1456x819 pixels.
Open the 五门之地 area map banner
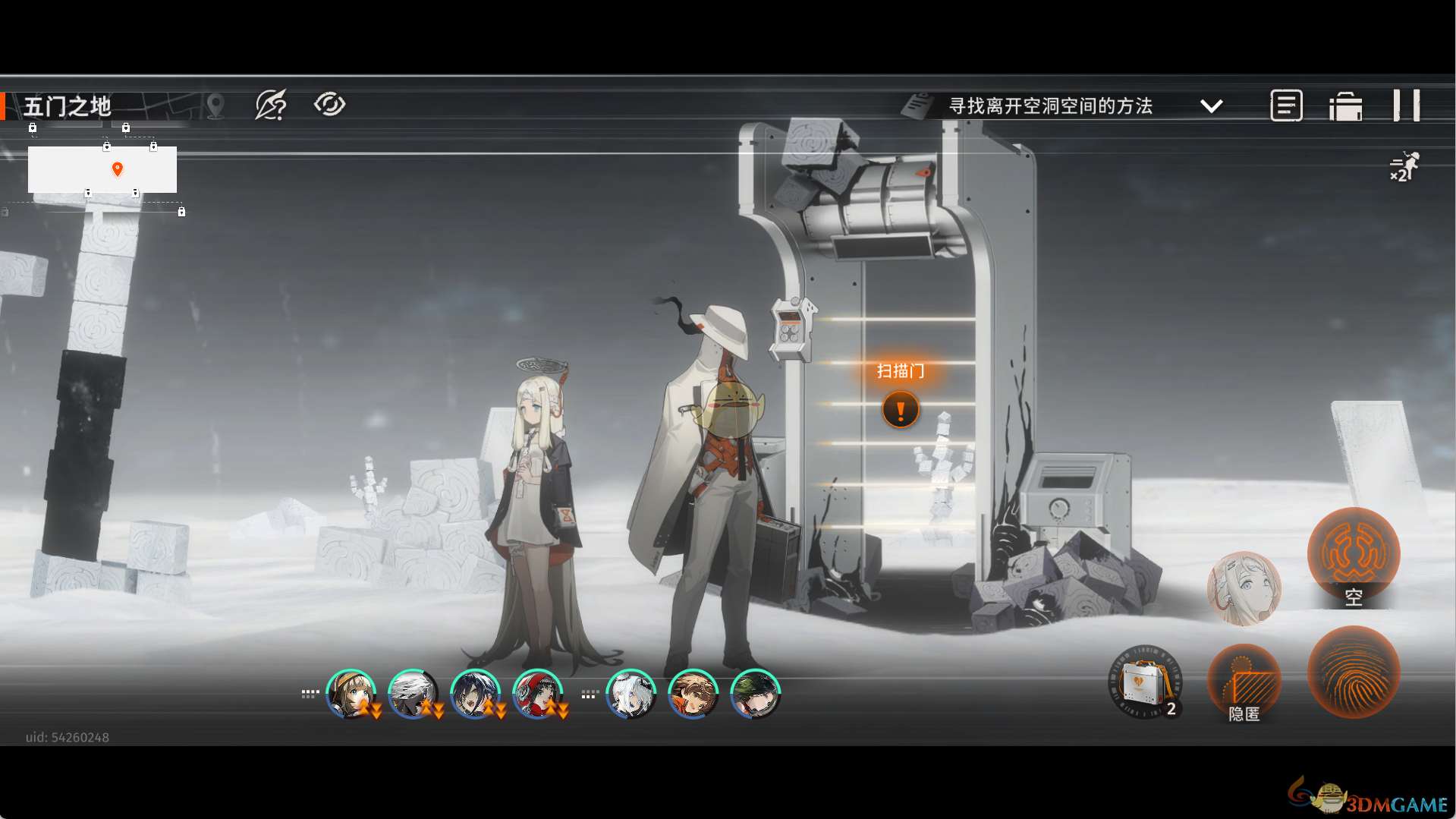68,106
